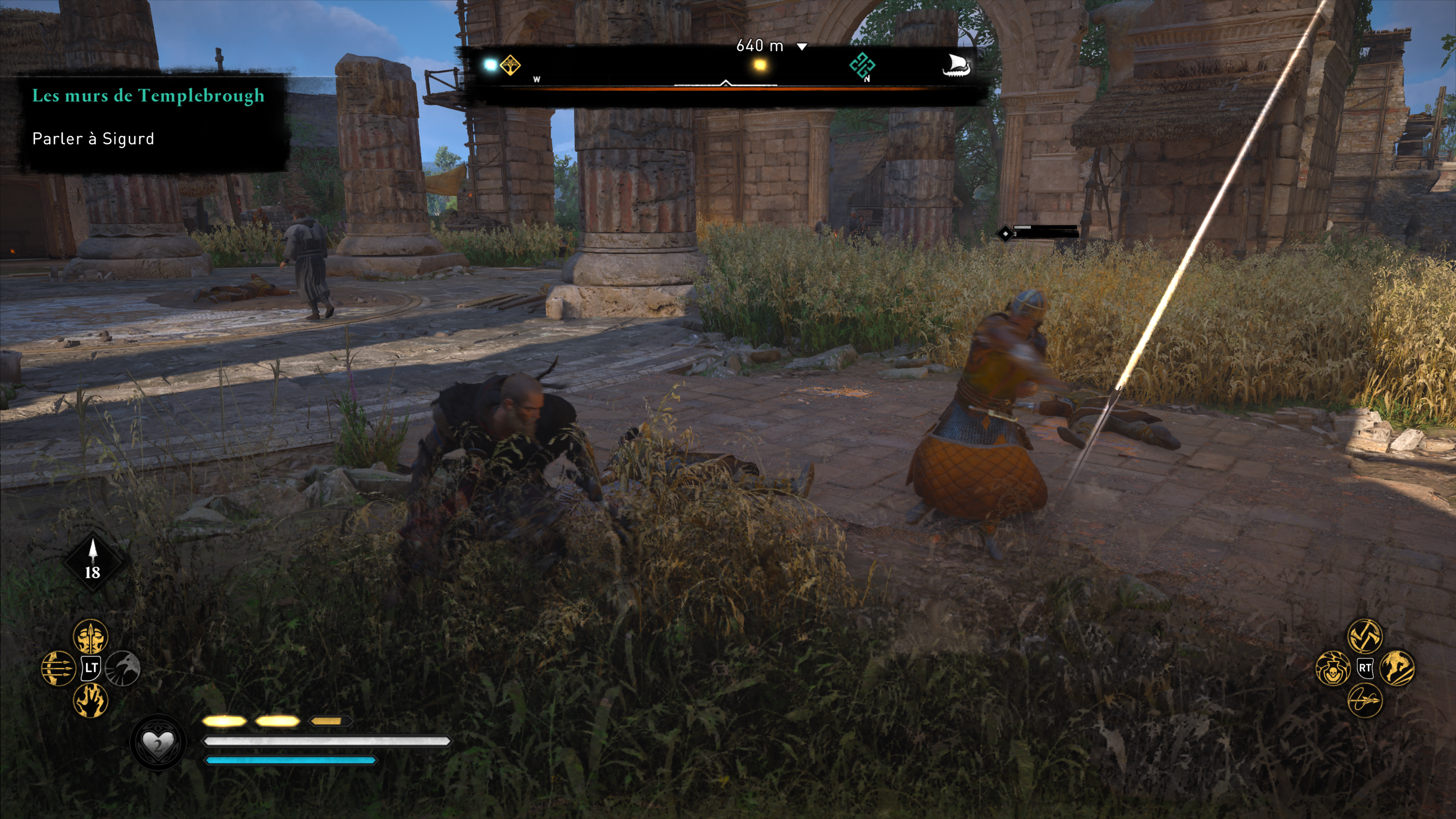Viewport: 1456px width, 819px height.
Task: Trigger the flaming hand ability
Action: click(x=91, y=700)
